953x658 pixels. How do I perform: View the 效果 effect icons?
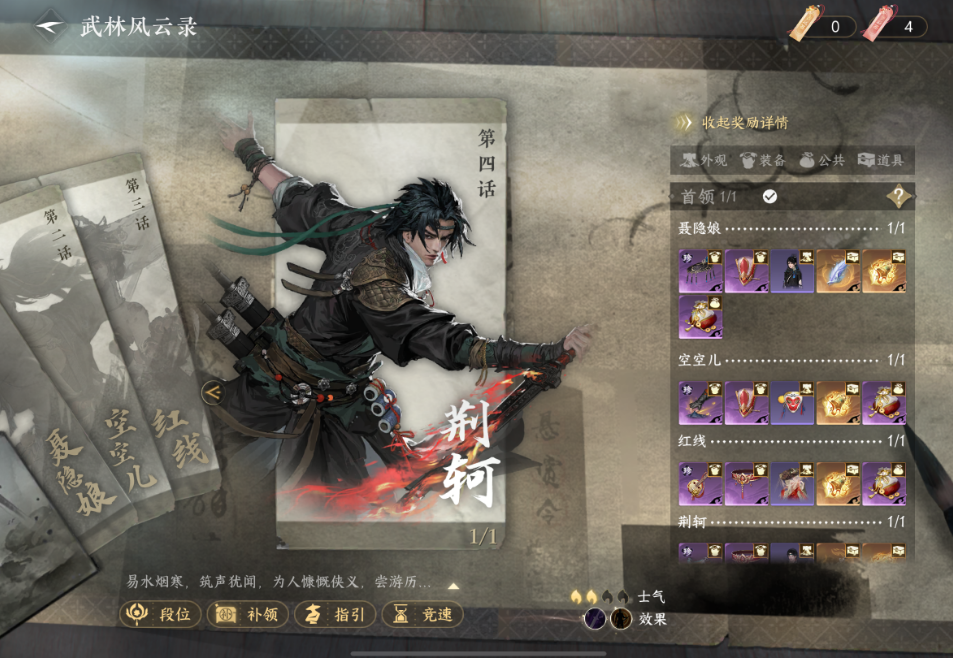point(608,619)
